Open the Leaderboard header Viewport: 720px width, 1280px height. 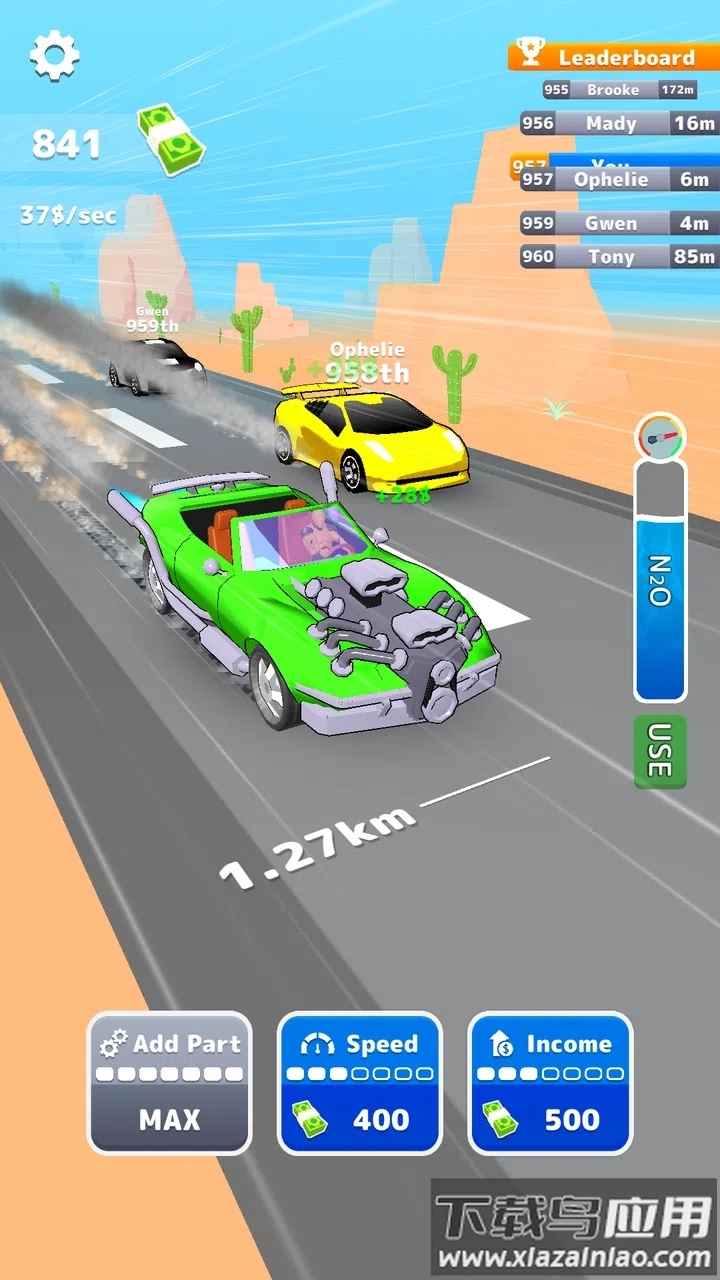coord(614,57)
